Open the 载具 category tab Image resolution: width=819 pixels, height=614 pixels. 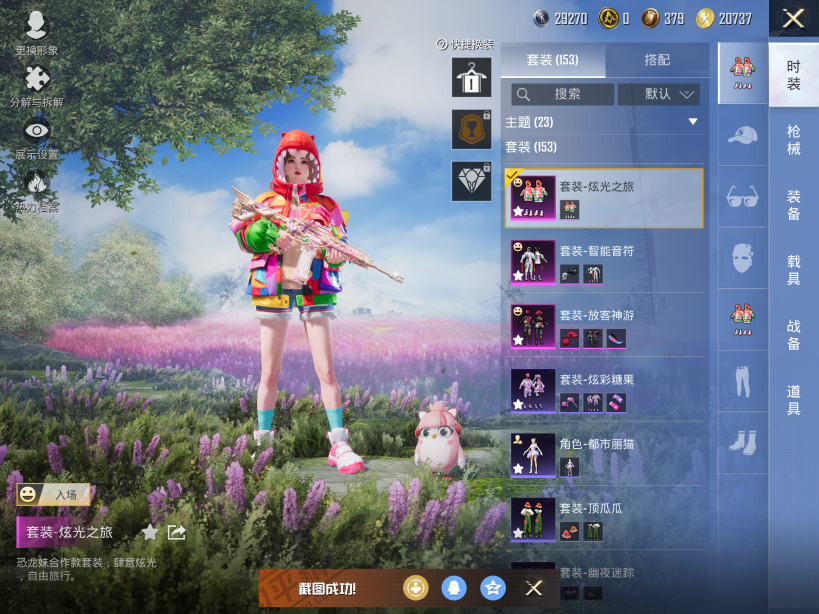(793, 269)
